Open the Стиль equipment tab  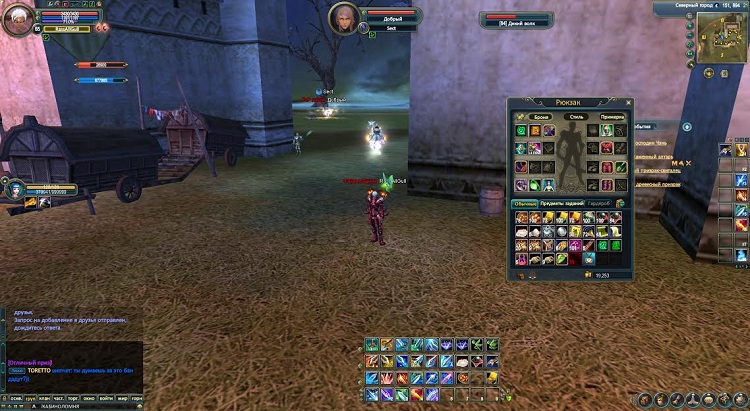(x=575, y=117)
